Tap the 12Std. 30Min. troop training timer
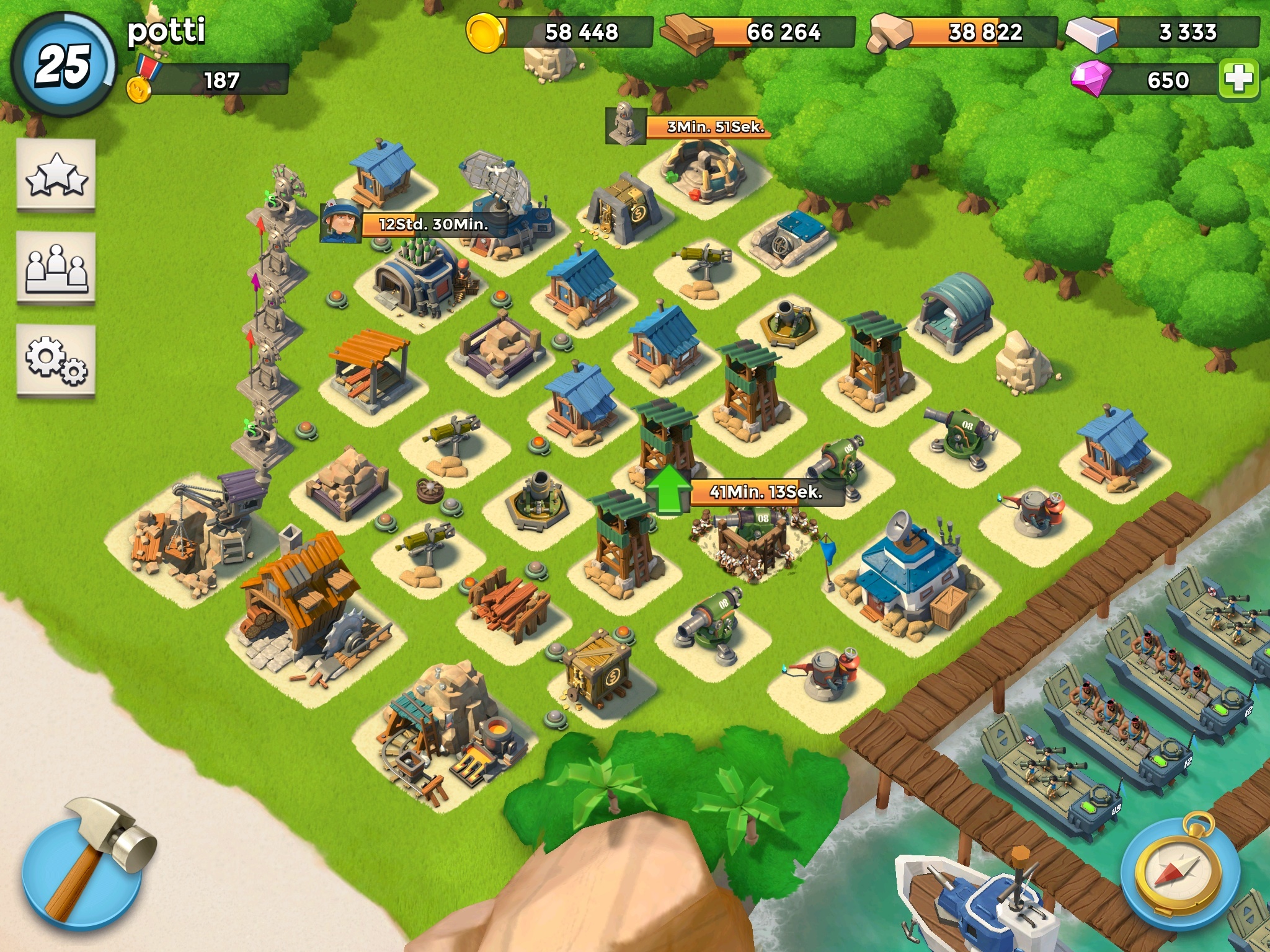1270x952 pixels. point(433,224)
